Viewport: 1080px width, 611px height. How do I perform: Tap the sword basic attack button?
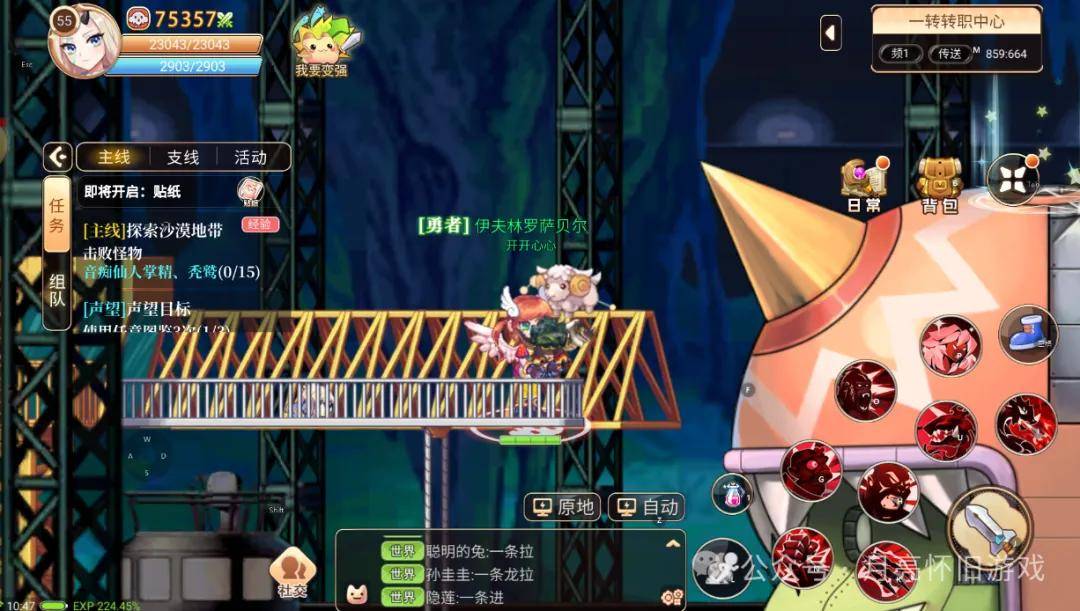pyautogui.click(x=988, y=527)
